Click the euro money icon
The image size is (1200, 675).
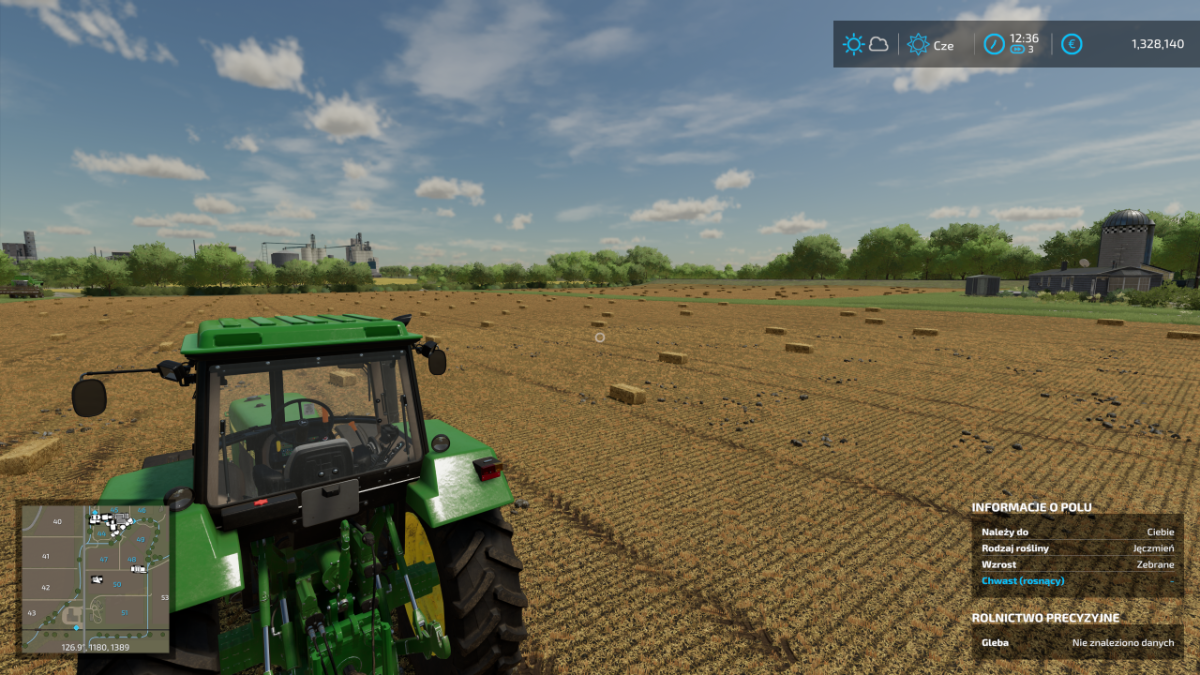pos(1071,44)
